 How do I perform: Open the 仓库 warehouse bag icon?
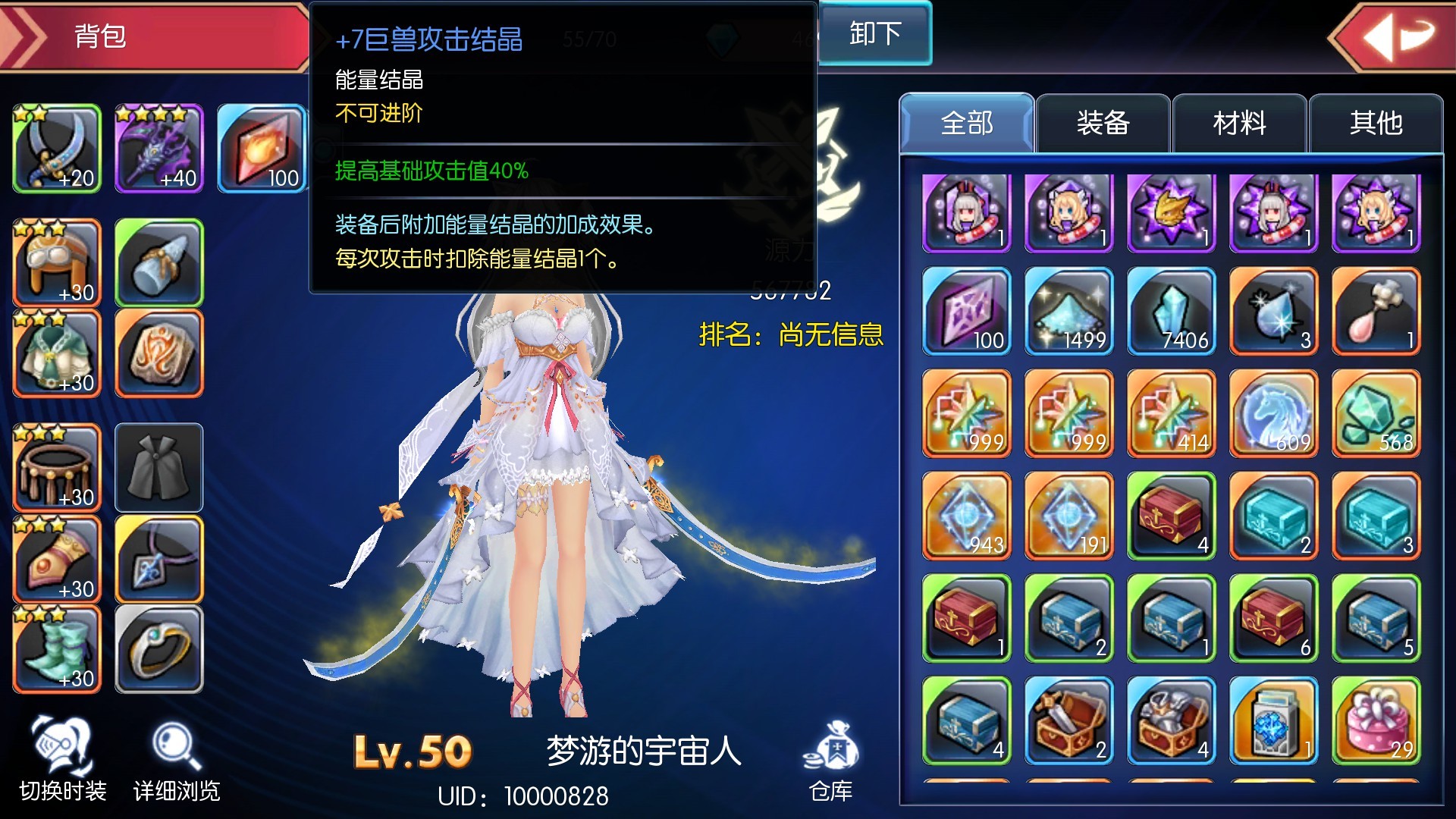pos(831,747)
